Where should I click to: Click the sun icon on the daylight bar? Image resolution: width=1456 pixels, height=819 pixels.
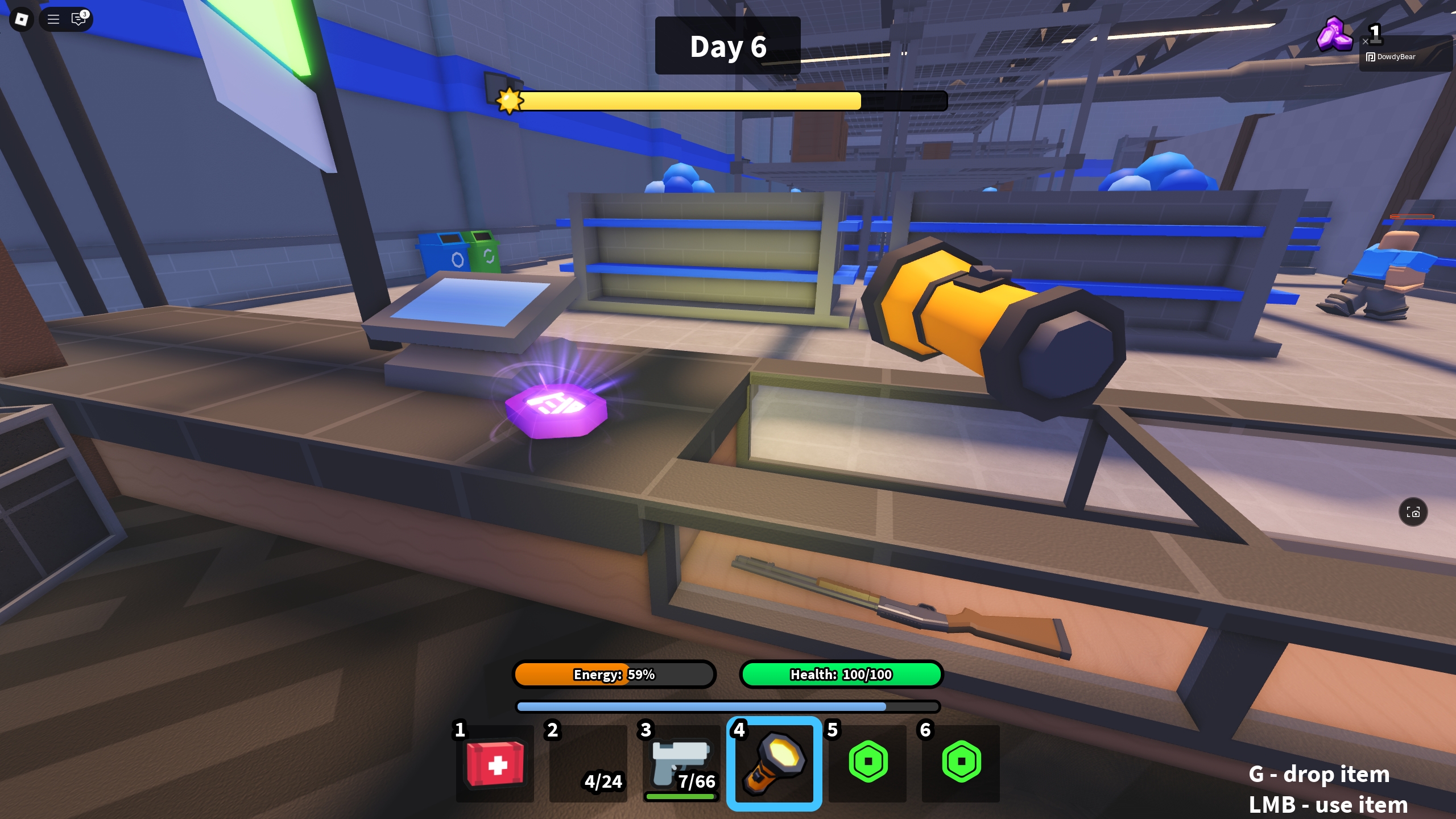[509, 101]
